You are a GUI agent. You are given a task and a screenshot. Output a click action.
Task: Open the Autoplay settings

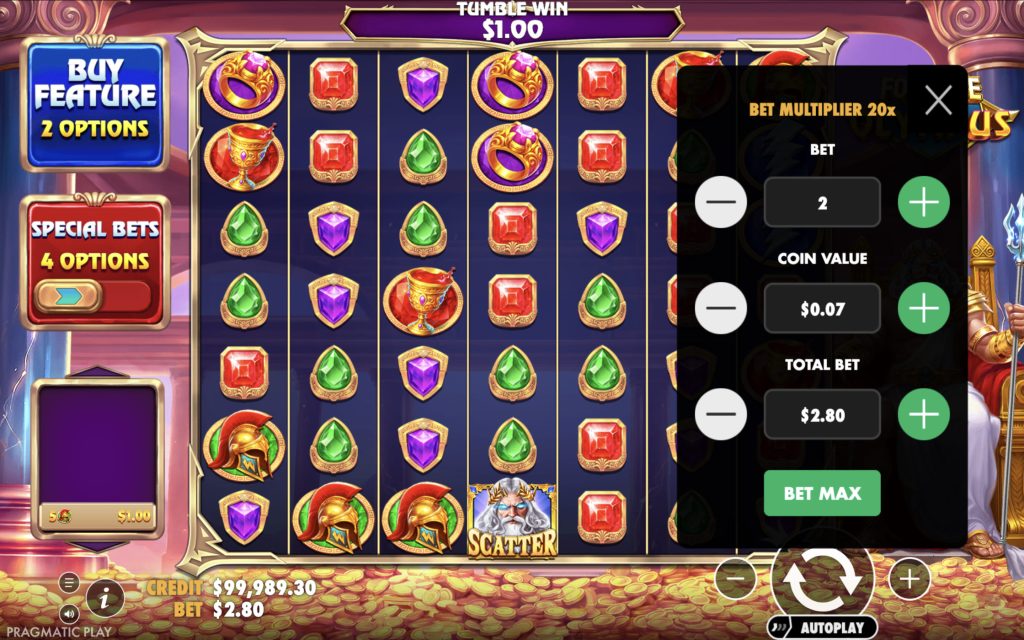point(822,628)
